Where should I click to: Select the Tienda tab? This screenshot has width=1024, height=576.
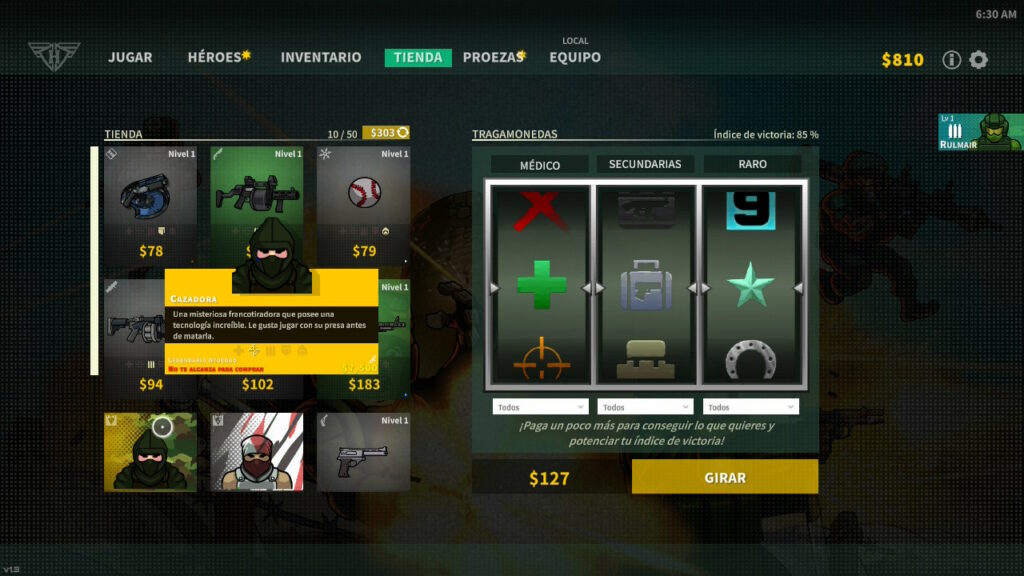pyautogui.click(x=418, y=58)
